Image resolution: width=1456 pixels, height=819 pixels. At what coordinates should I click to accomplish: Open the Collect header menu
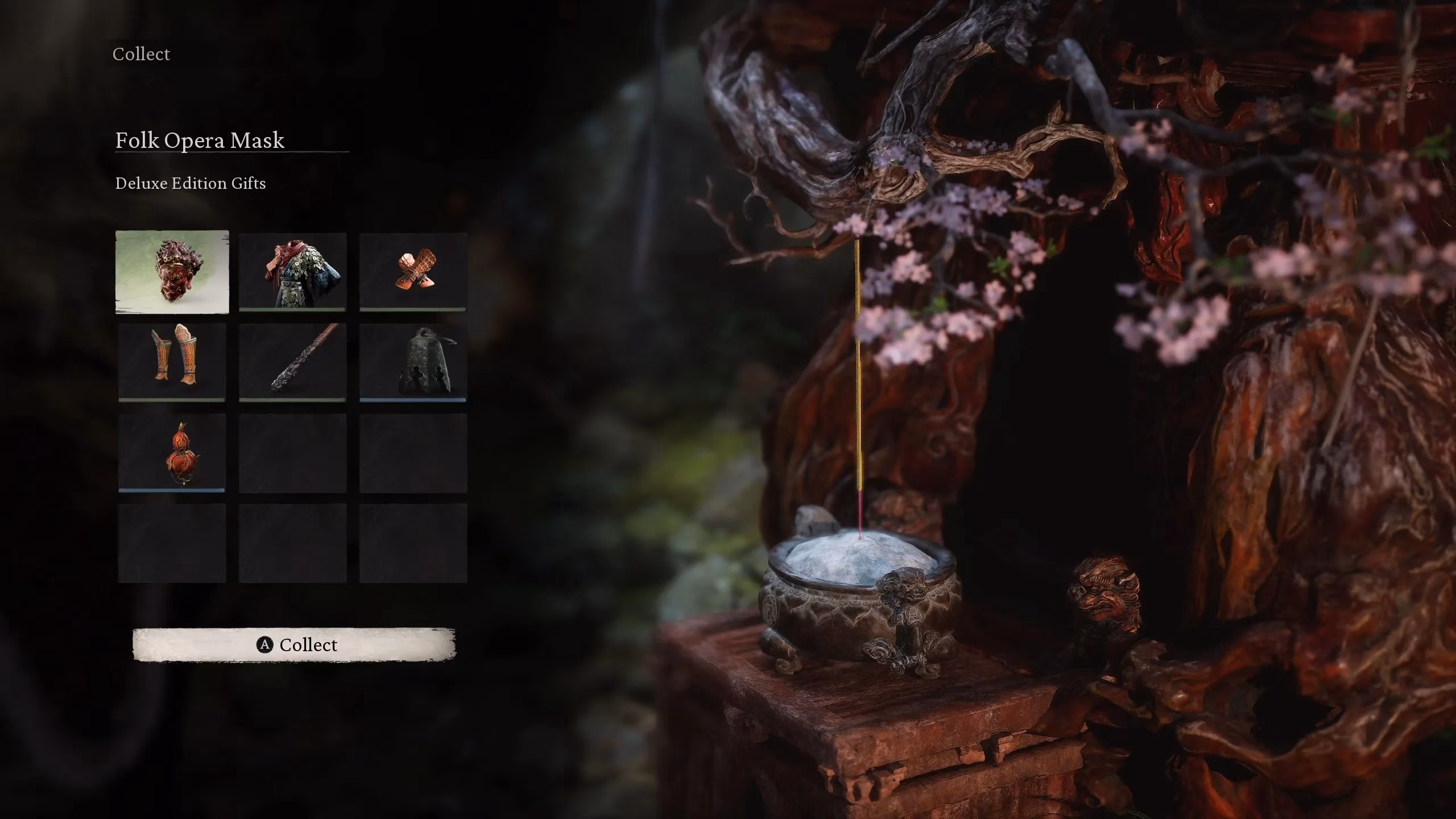pos(140,54)
